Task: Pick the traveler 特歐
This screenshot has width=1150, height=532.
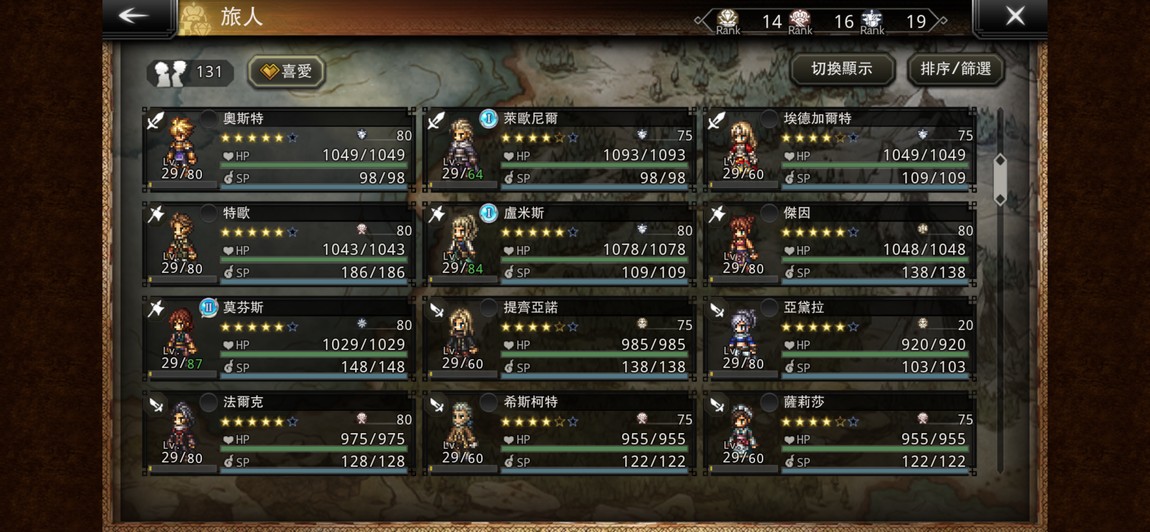Action: click(279, 244)
